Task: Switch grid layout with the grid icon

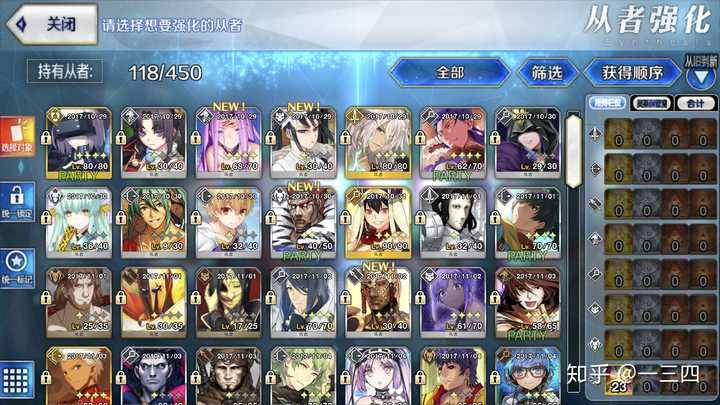Action: (x=15, y=381)
